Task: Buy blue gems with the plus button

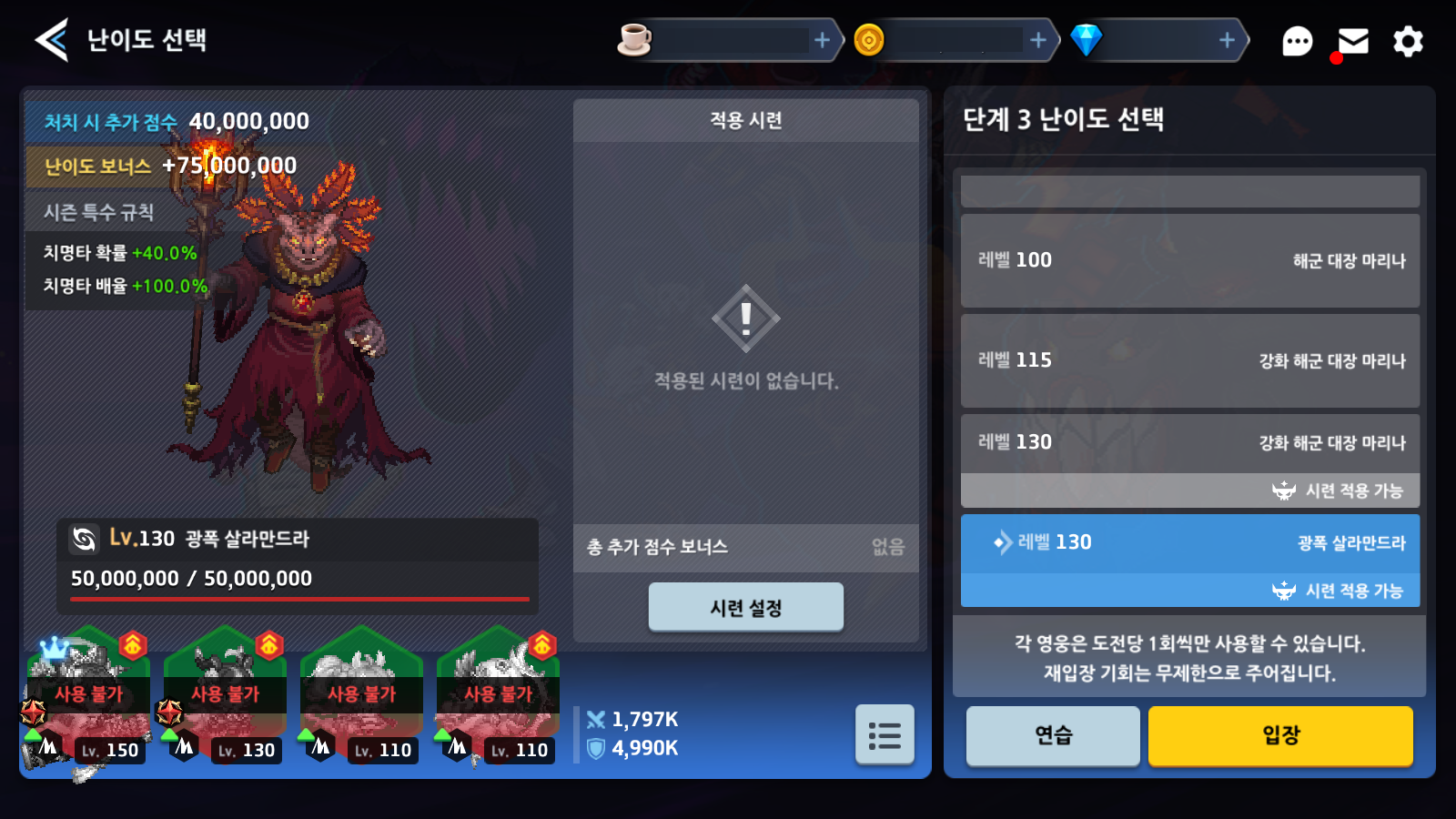Action: 1227,40
